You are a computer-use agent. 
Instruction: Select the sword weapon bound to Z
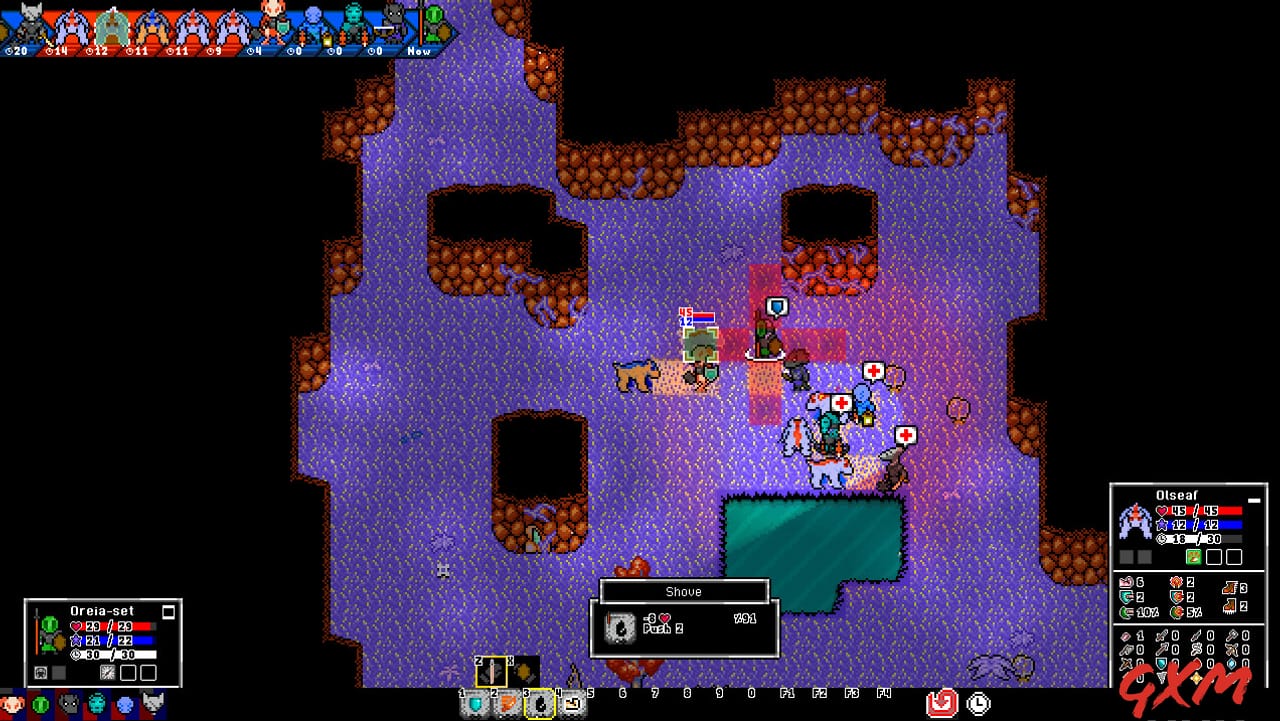click(x=491, y=671)
